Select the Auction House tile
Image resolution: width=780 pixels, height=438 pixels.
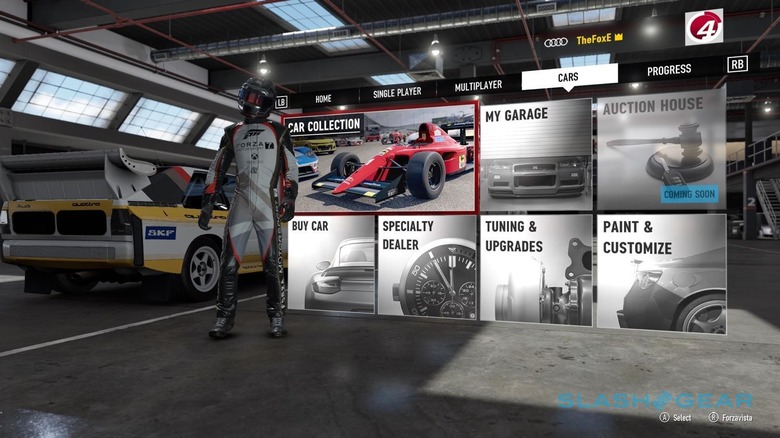[x=660, y=148]
